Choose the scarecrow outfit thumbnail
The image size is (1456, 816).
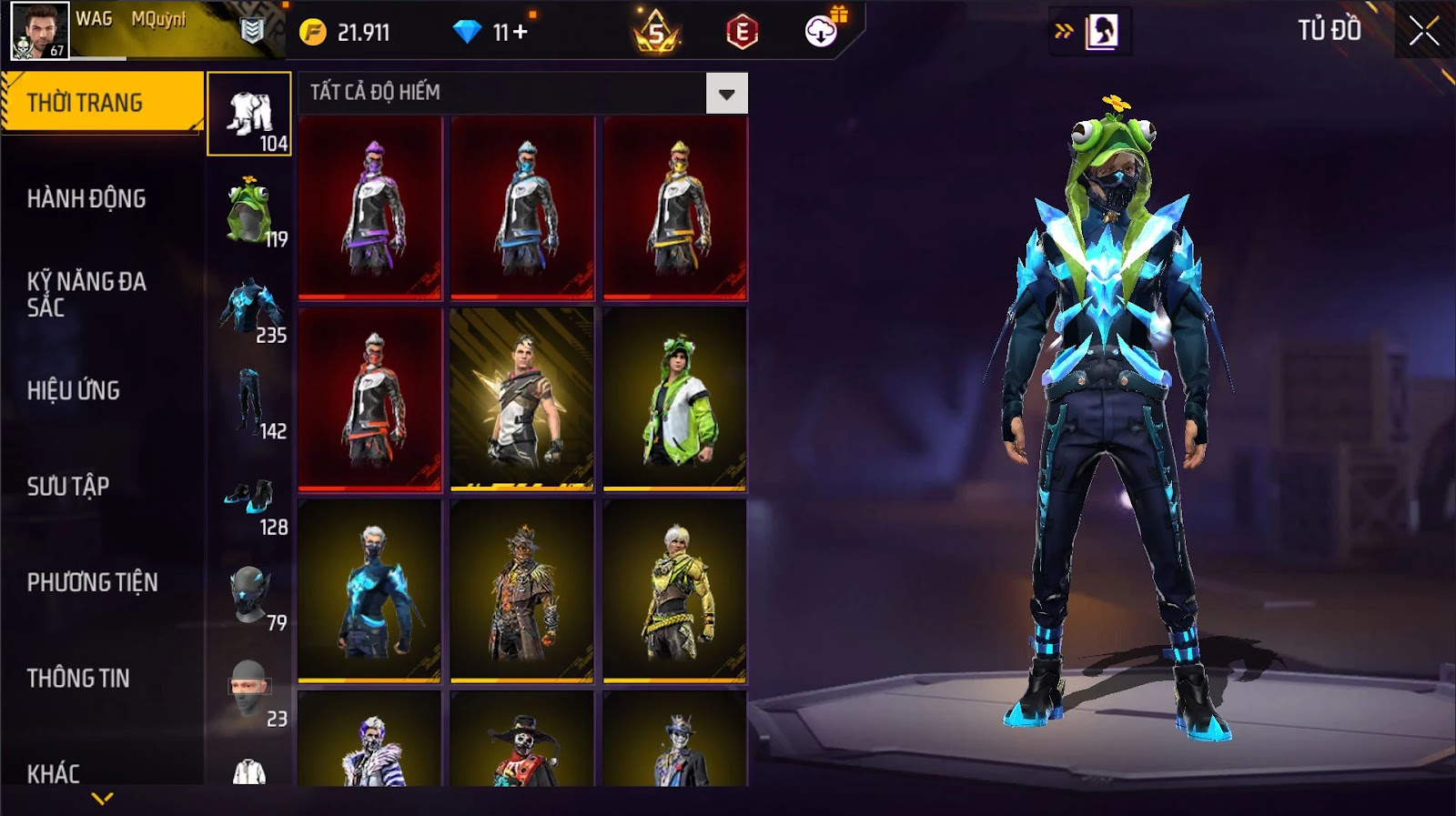pyautogui.click(x=522, y=590)
